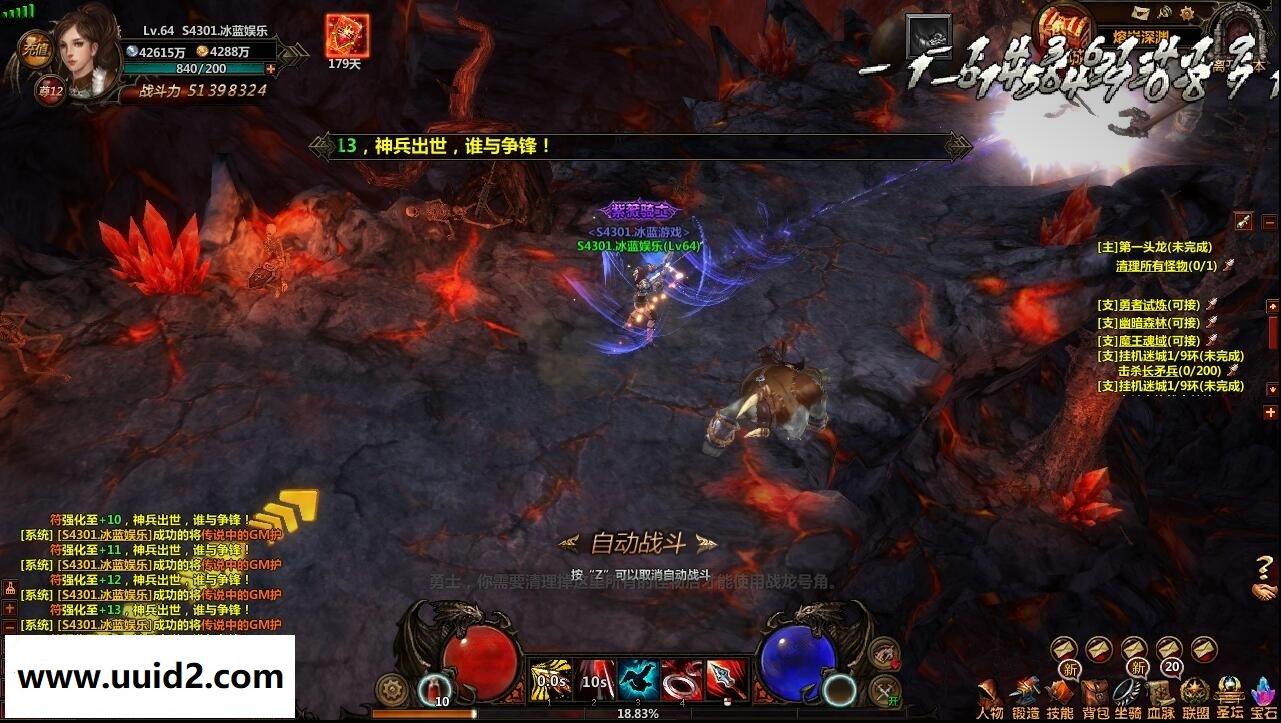
Task: Click the mail badge showing 20
Action: coord(1170,666)
